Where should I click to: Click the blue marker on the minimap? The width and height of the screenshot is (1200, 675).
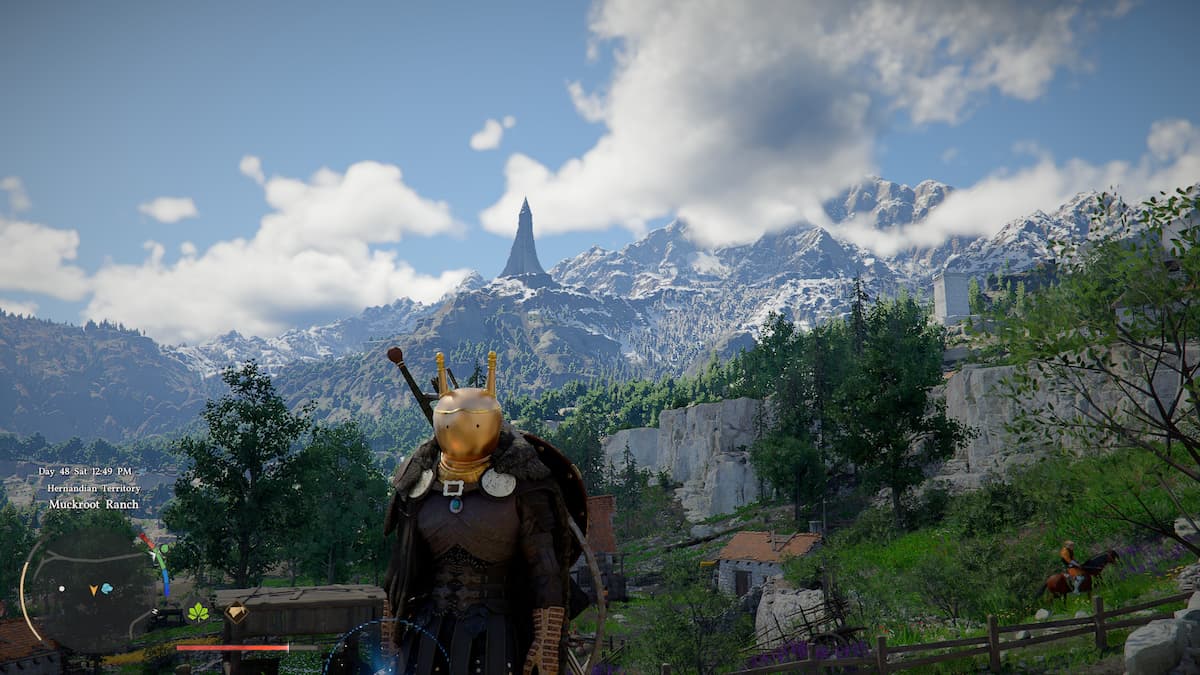click(107, 590)
